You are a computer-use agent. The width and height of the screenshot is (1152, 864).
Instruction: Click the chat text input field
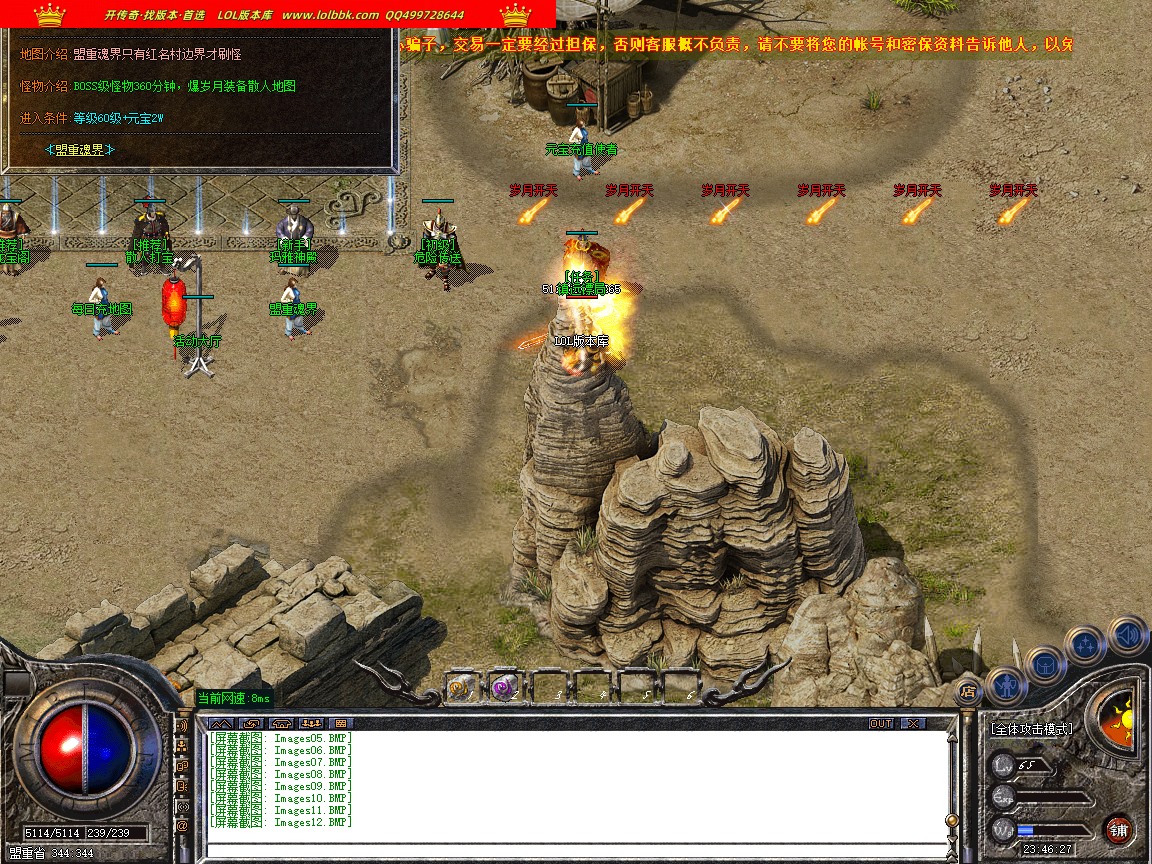tap(575, 850)
